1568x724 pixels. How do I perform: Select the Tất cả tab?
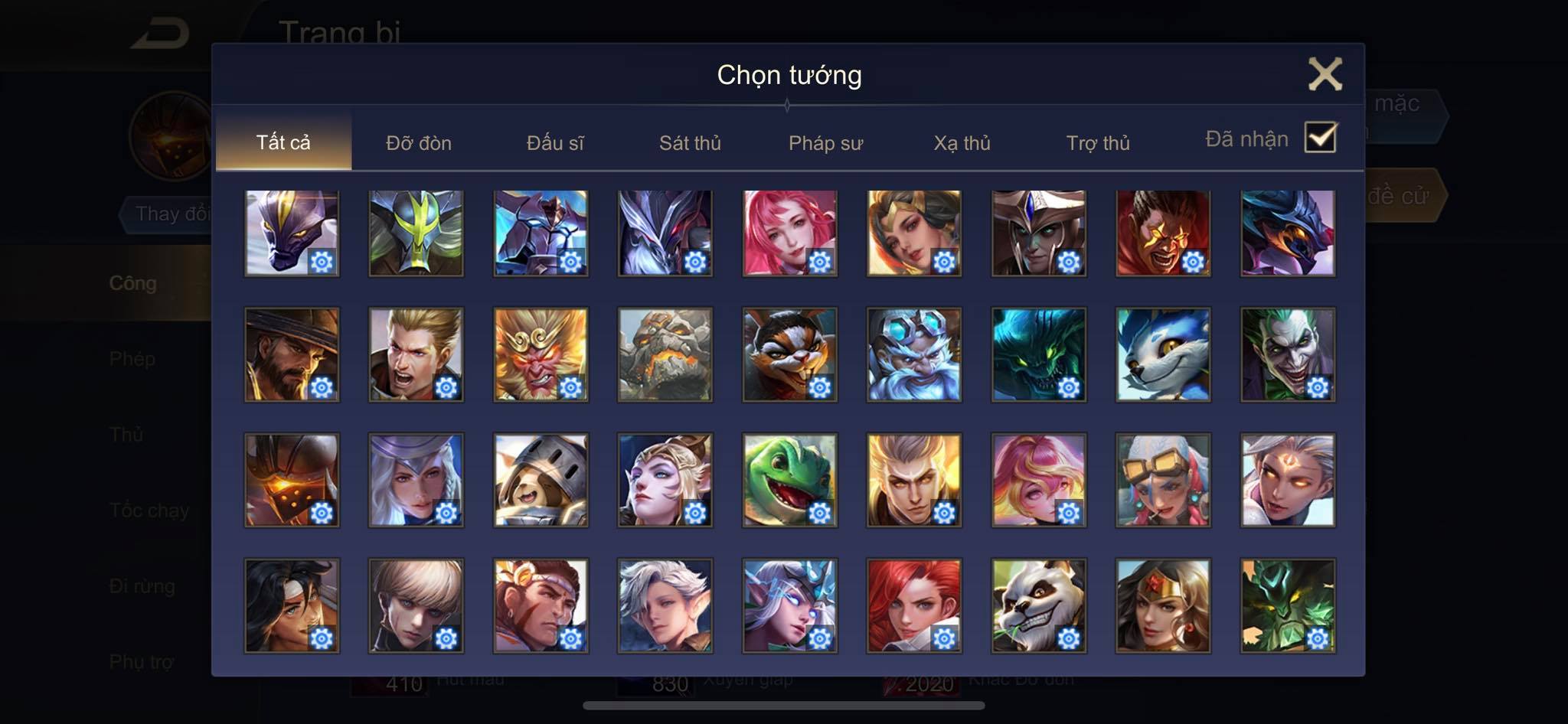pyautogui.click(x=283, y=142)
